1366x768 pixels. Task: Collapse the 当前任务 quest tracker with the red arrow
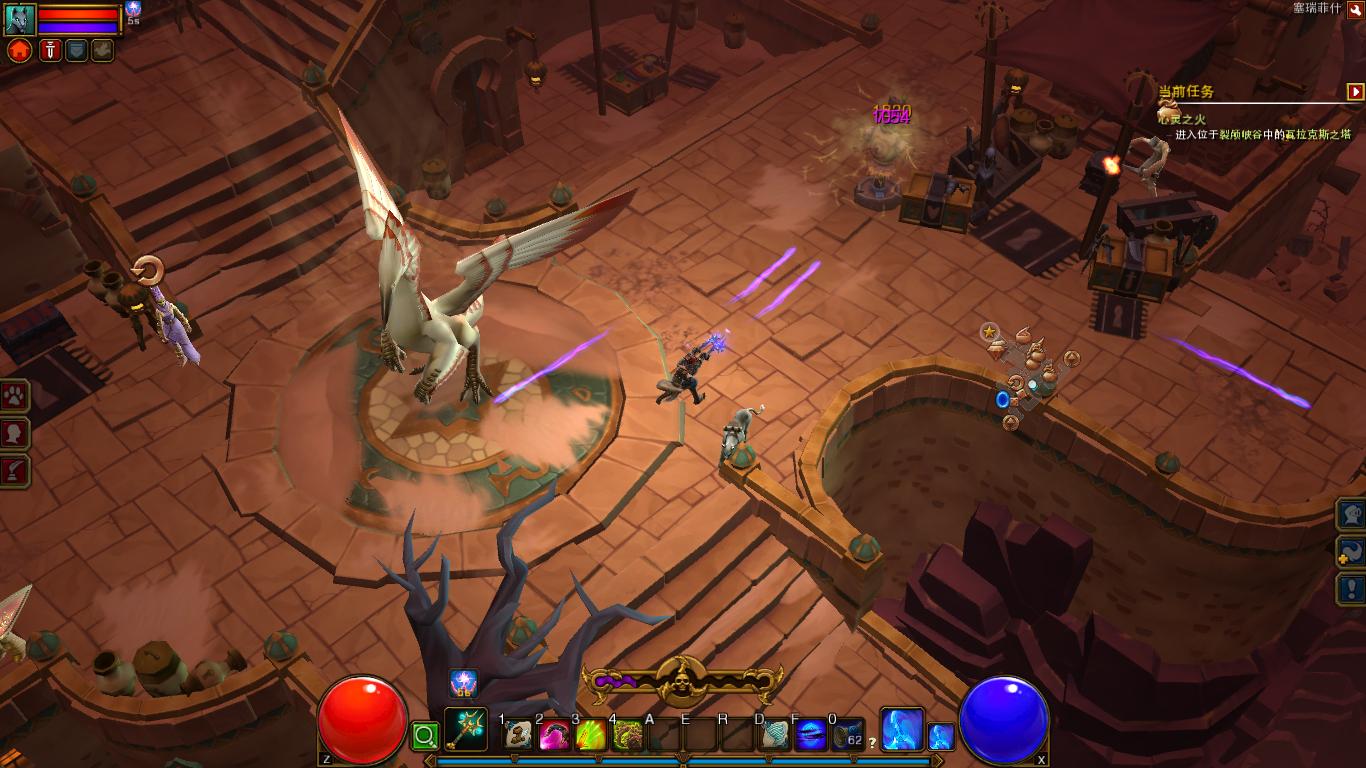click(x=1355, y=92)
